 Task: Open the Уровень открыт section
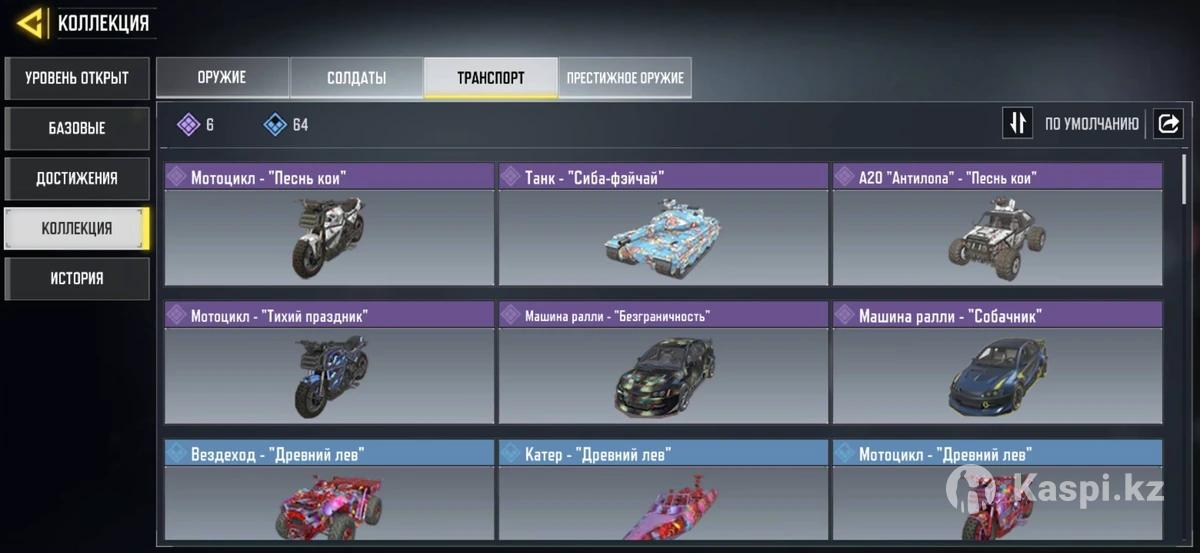point(77,78)
